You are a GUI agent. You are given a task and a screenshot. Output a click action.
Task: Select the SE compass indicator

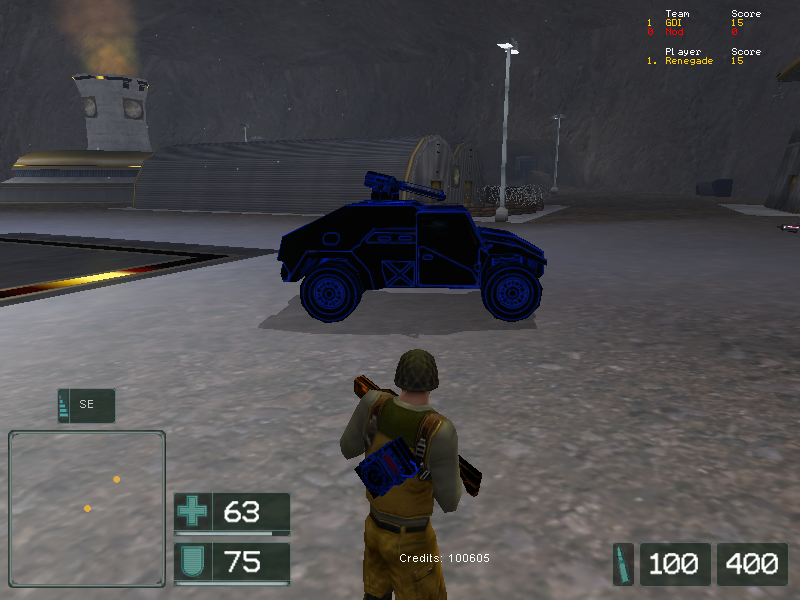pos(86,405)
